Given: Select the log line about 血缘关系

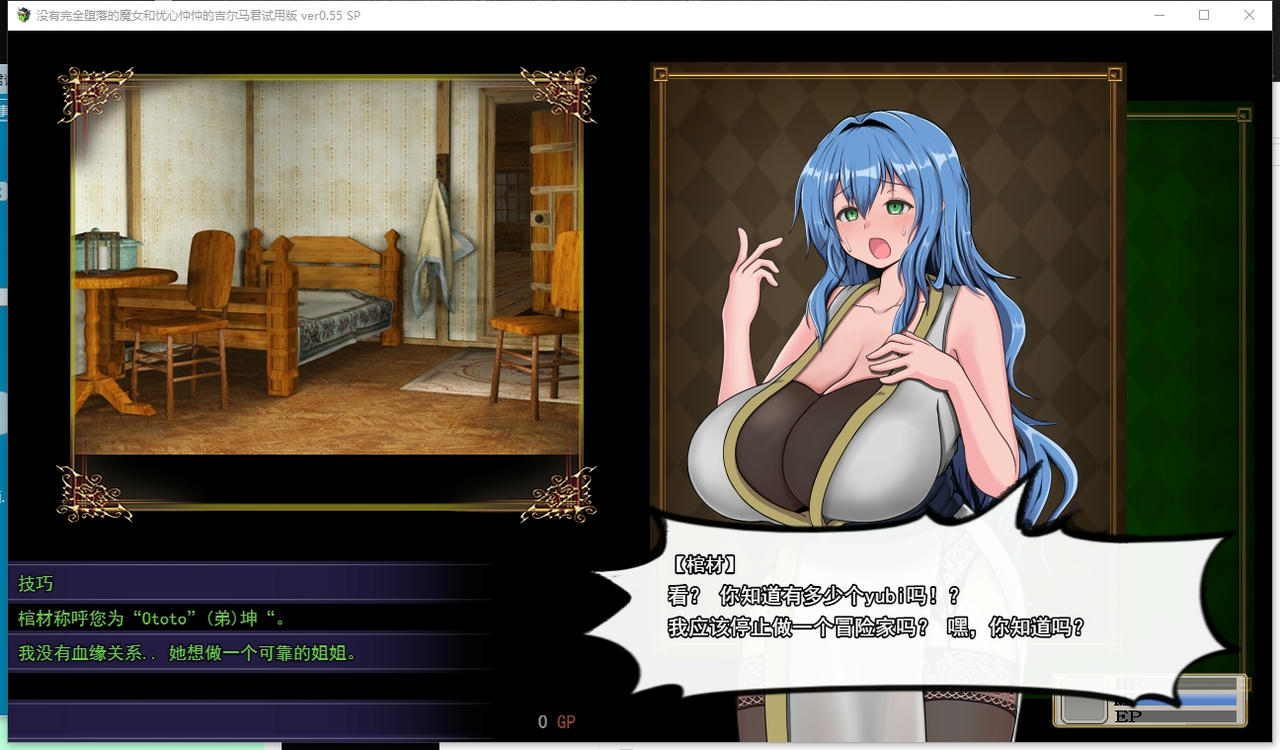Looking at the screenshot, I should tap(150, 650).
